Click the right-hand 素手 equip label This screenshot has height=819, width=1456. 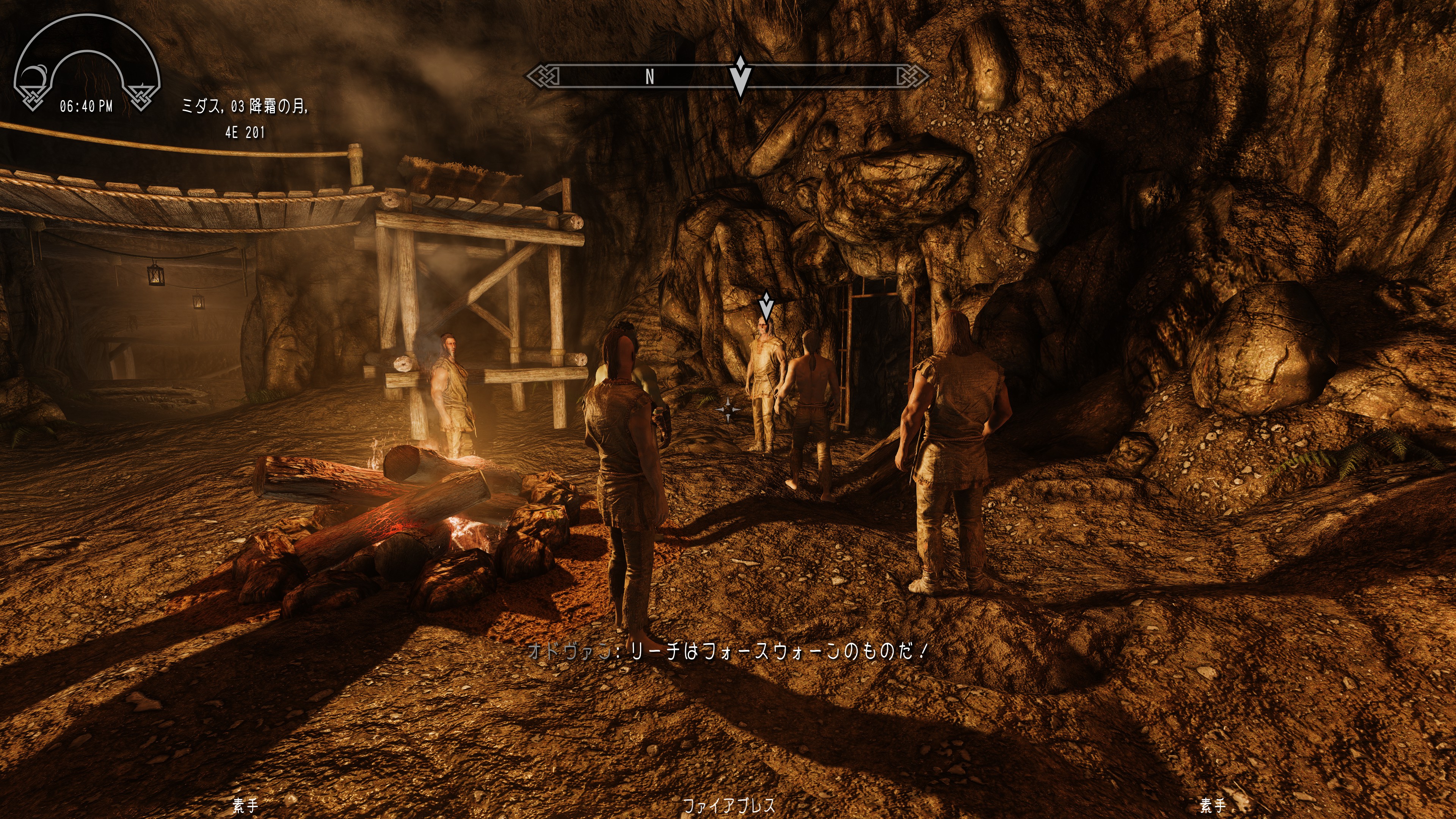click(1213, 805)
